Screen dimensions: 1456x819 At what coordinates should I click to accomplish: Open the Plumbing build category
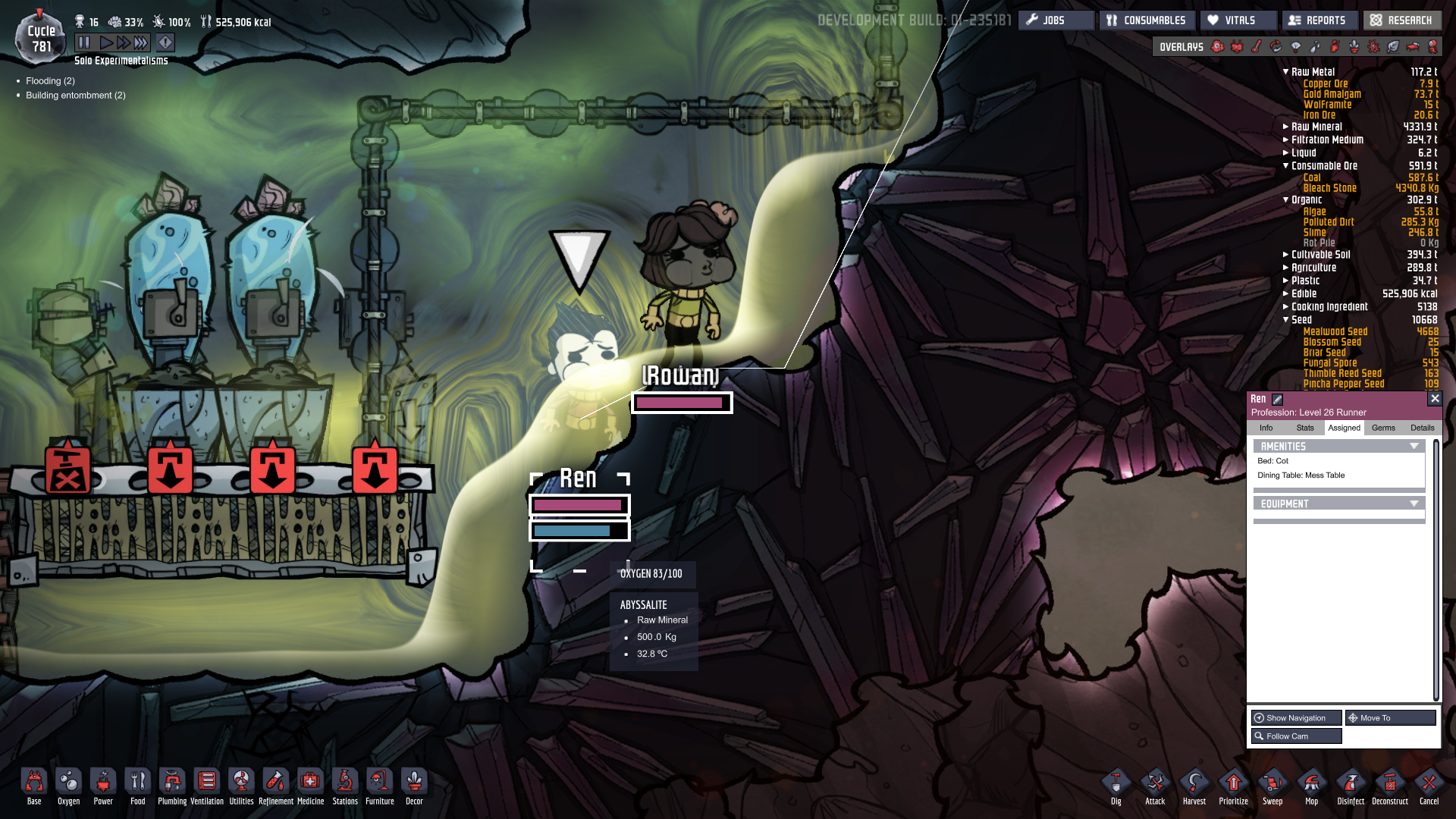click(172, 785)
